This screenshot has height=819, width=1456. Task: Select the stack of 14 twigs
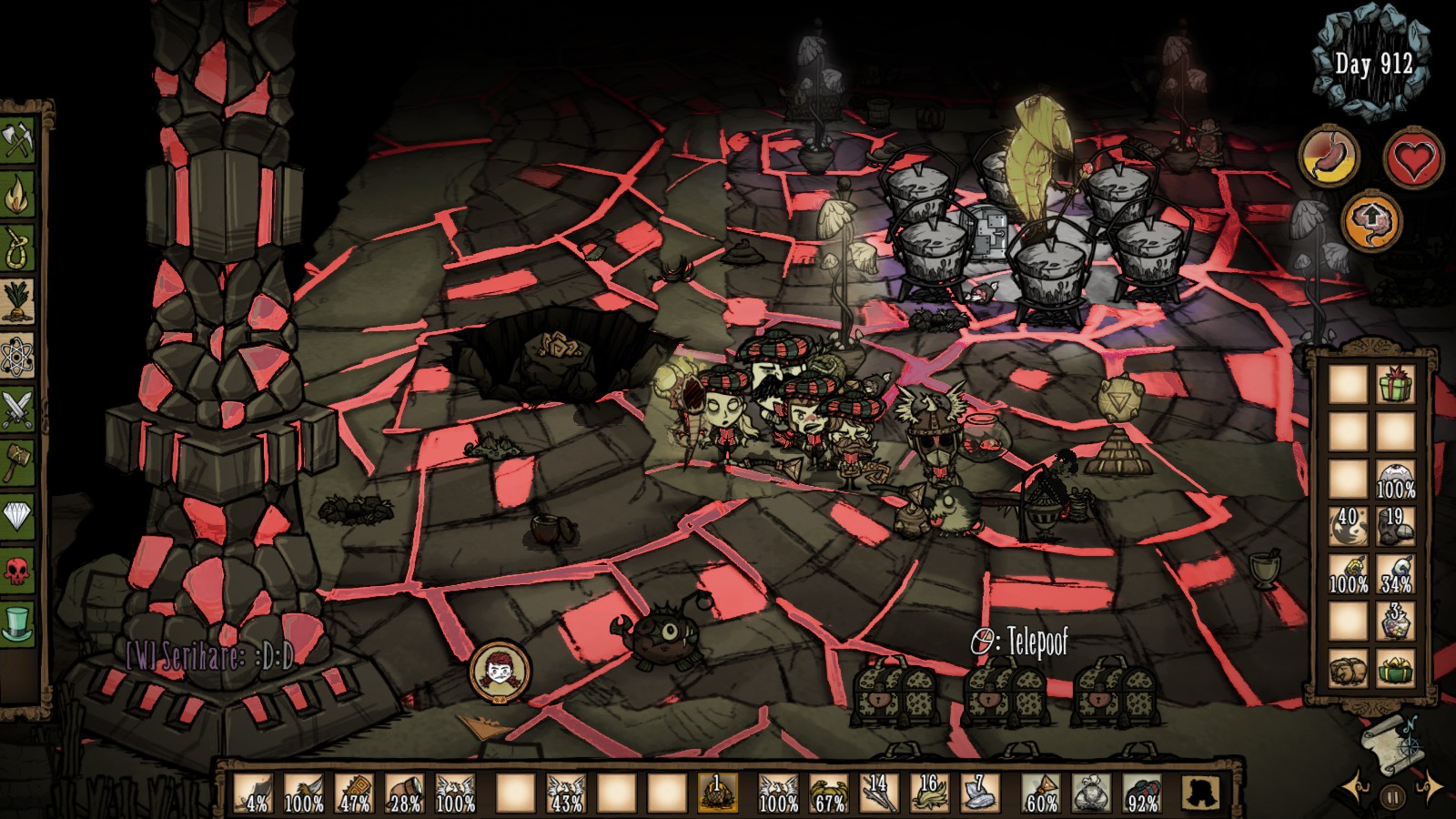click(878, 794)
